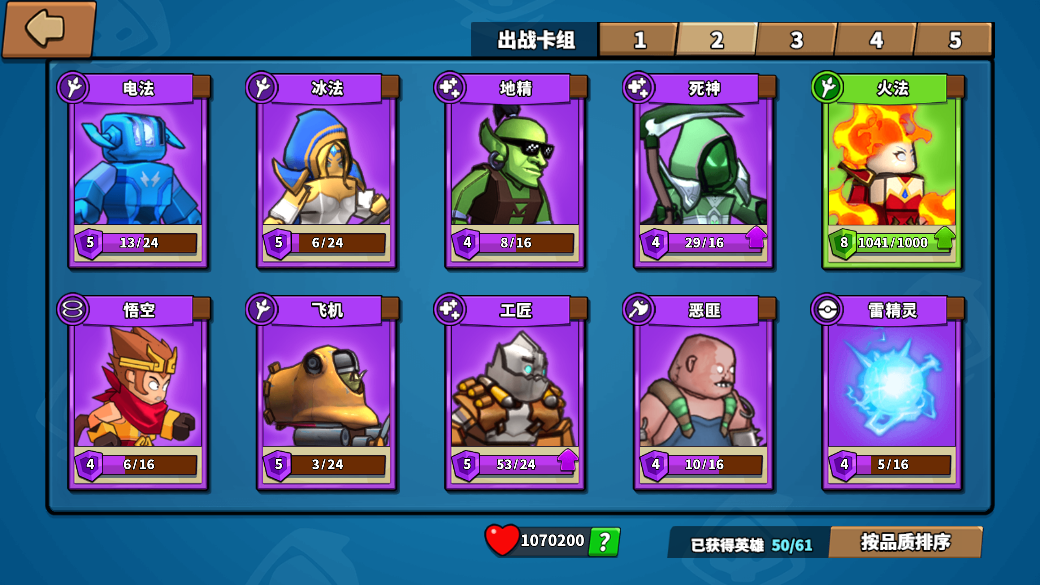Screen dimensions: 1040x585
Task: Switch to battle deck tab 1
Action: click(638, 40)
